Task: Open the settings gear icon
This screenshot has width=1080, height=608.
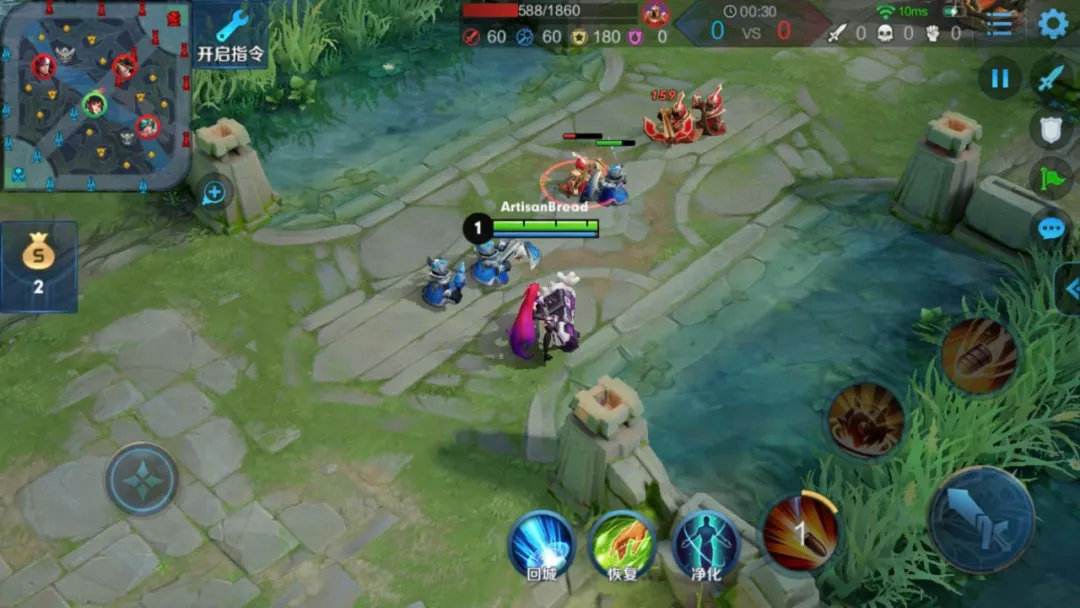Action: click(1053, 23)
